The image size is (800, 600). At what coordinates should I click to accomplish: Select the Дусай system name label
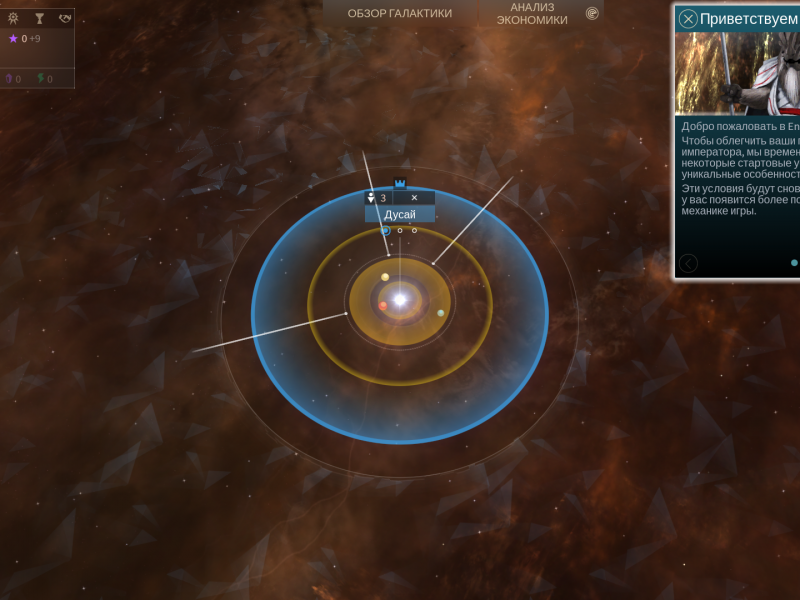pyautogui.click(x=400, y=214)
